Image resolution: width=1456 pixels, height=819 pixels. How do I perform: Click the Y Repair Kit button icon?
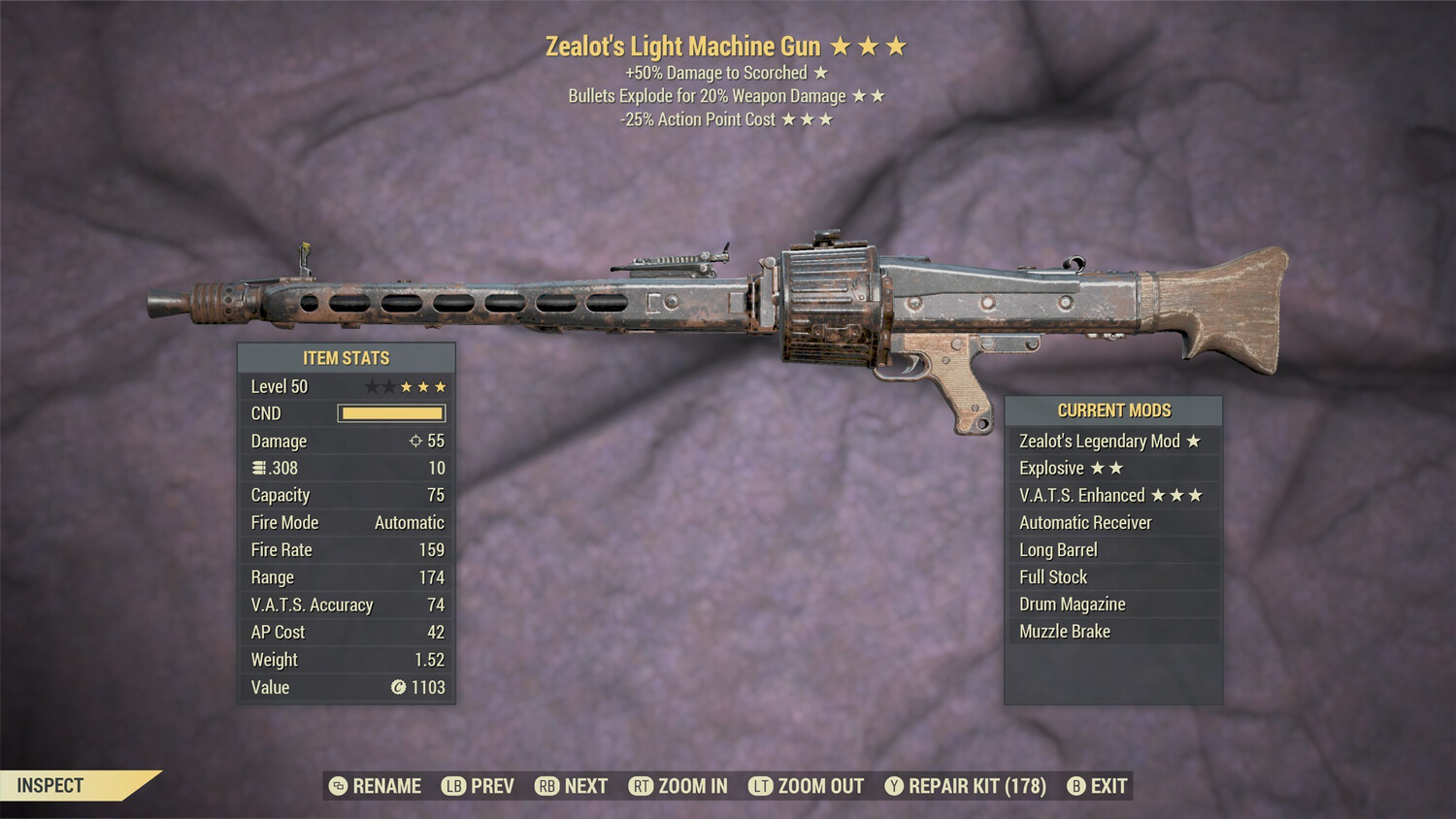point(892,786)
